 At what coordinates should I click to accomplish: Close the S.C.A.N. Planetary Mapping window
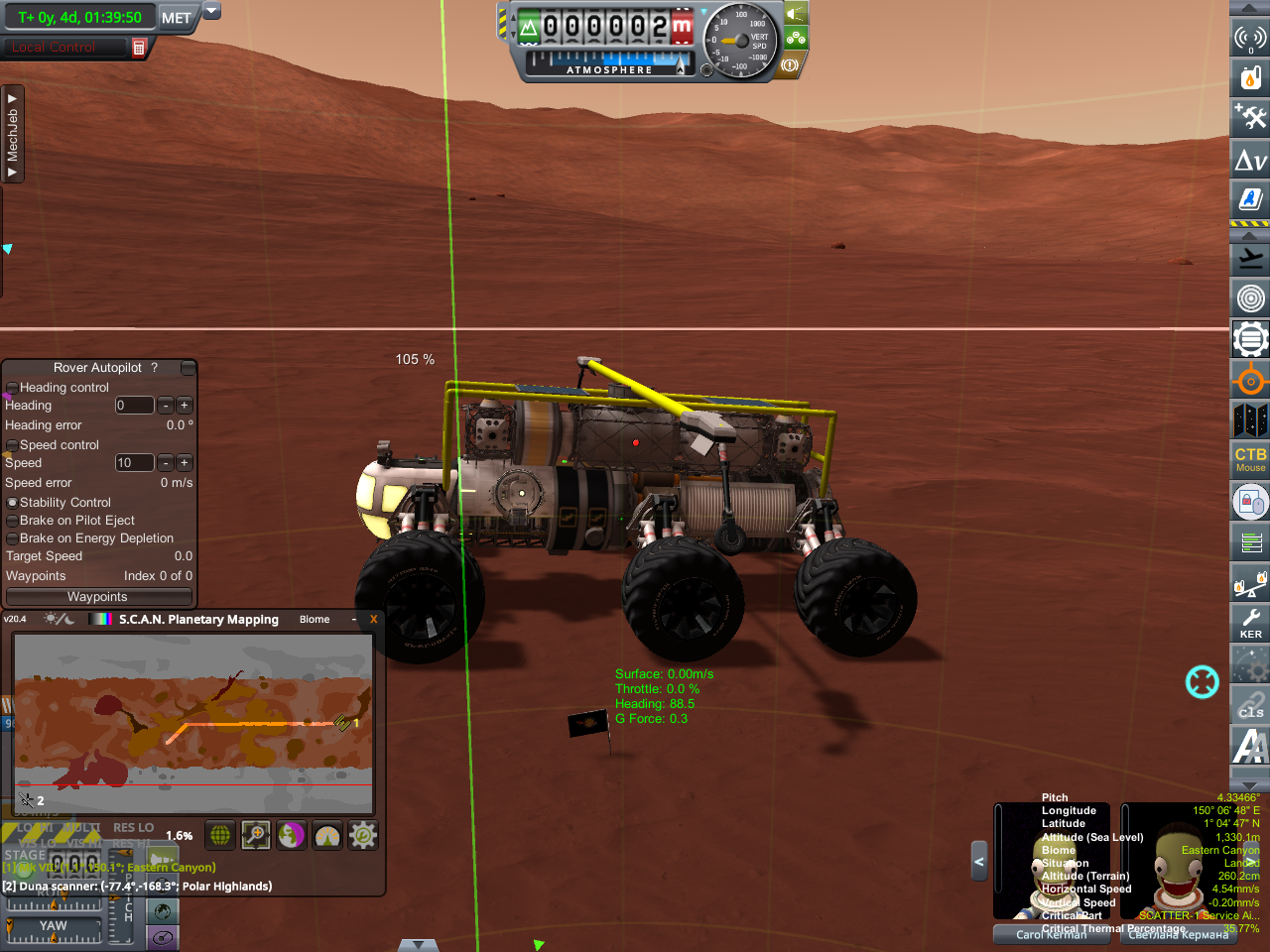point(374,620)
